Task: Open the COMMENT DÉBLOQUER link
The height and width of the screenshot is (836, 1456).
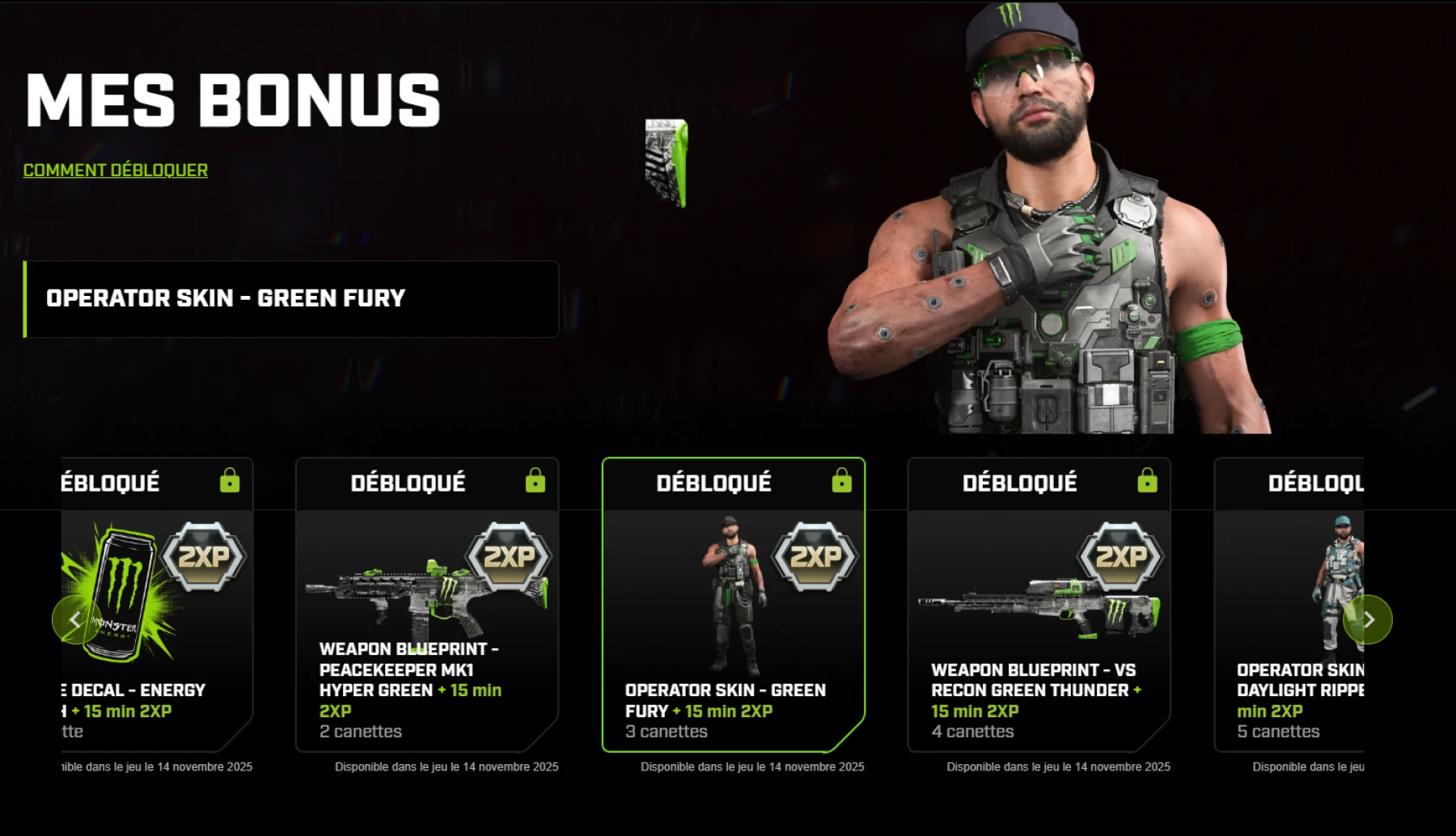Action: 115,170
